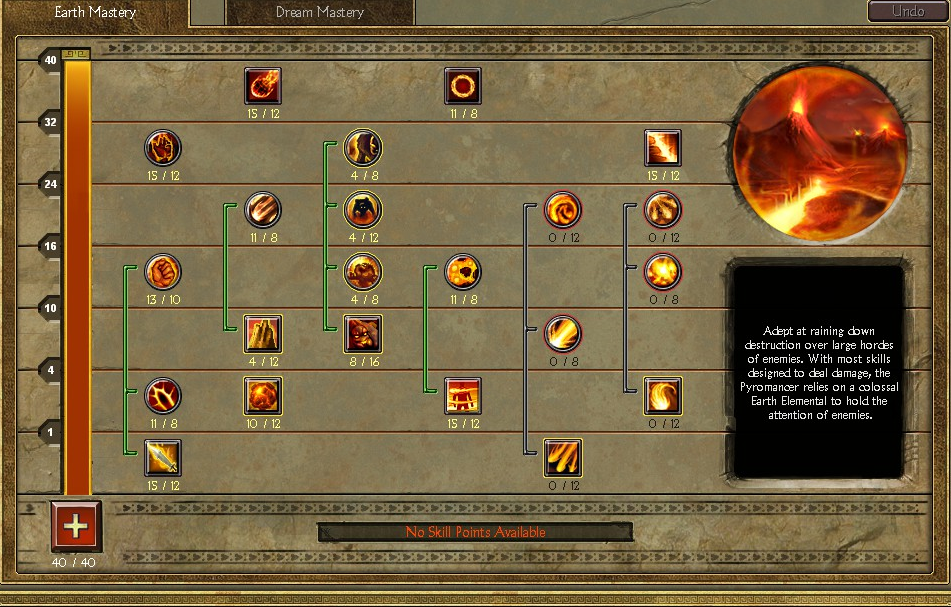
Task: Click the fiery explosion skill at 10/12
Action: (263, 395)
